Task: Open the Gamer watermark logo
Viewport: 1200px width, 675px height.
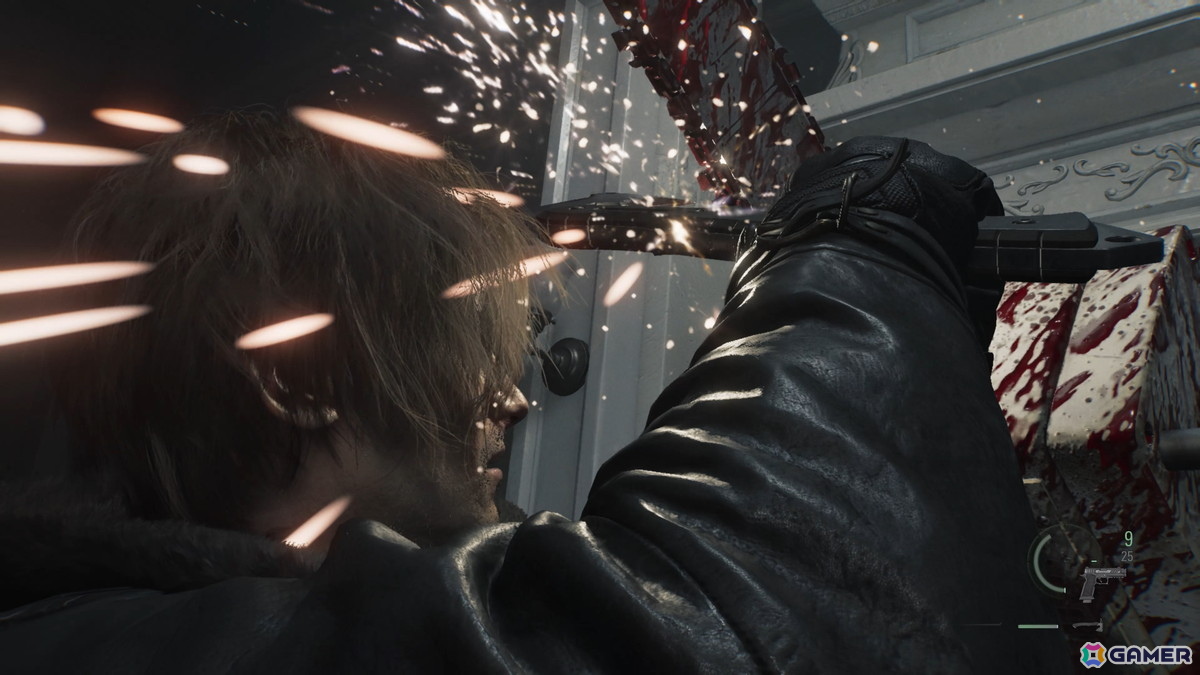Action: (1135, 654)
